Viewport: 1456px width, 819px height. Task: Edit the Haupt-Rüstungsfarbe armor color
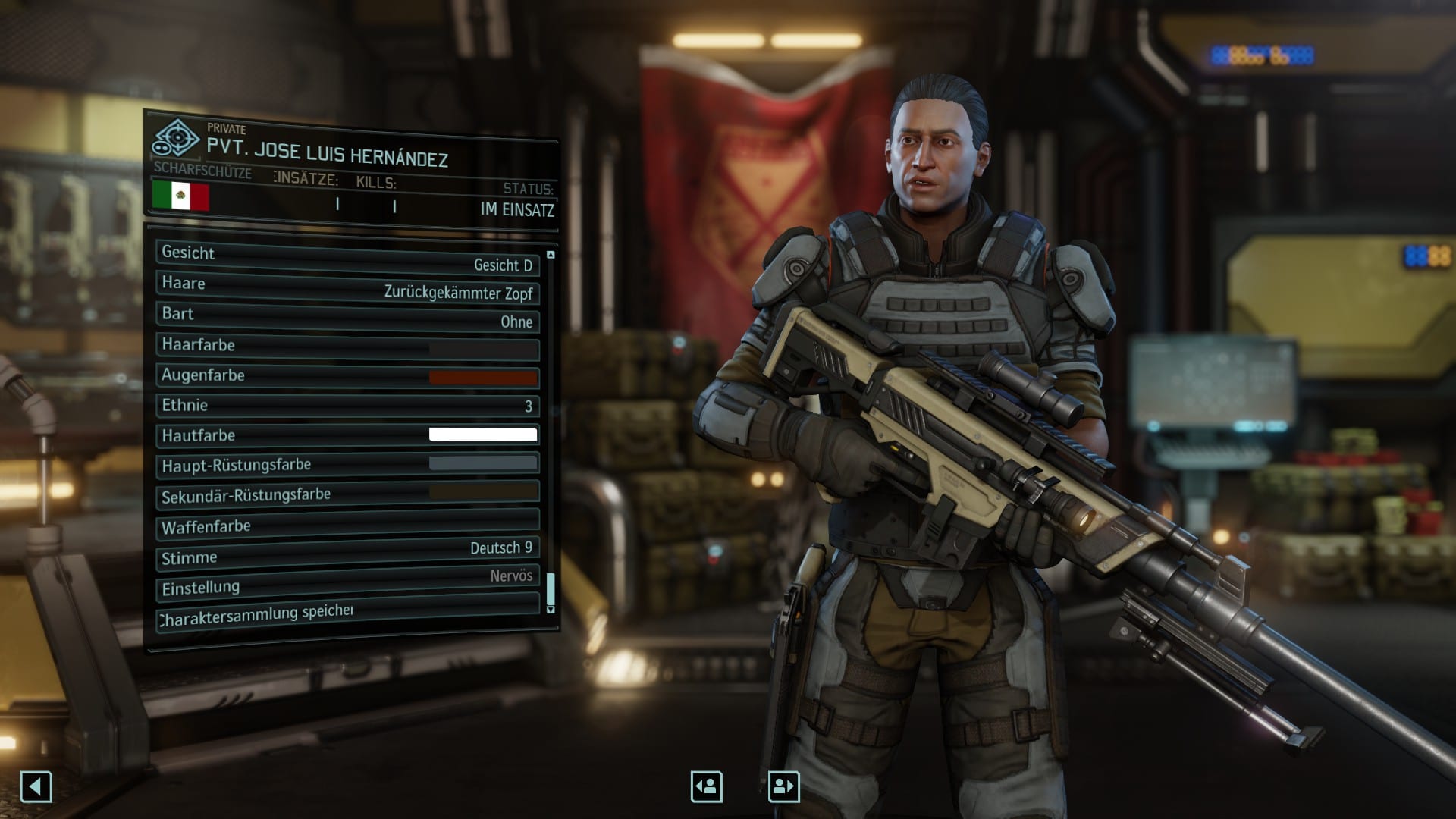click(x=347, y=464)
